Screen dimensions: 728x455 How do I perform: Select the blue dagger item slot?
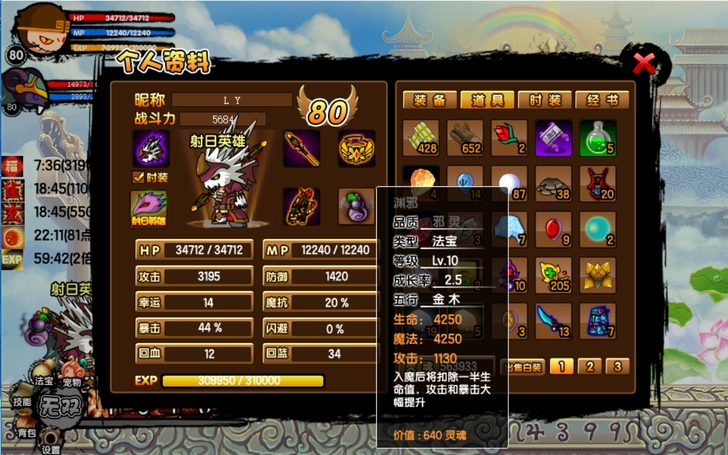[553, 318]
